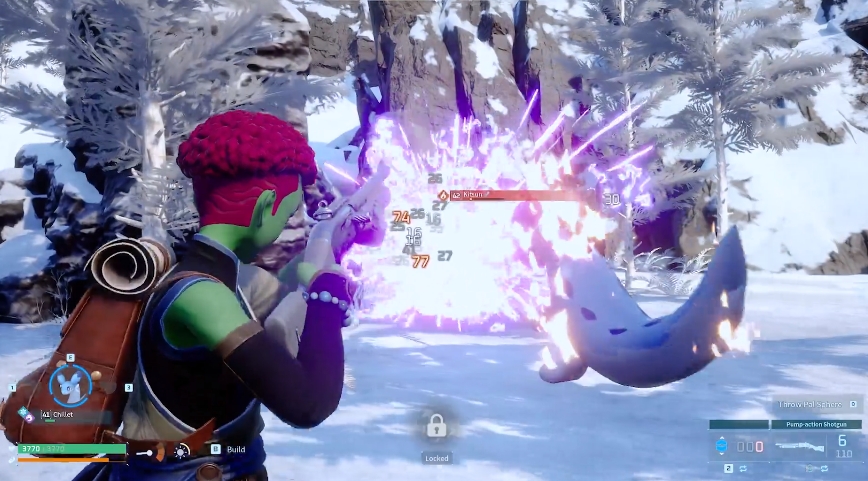This screenshot has width=868, height=481.
Task: Click the Chillet ice element icon
Action: (x=23, y=413)
